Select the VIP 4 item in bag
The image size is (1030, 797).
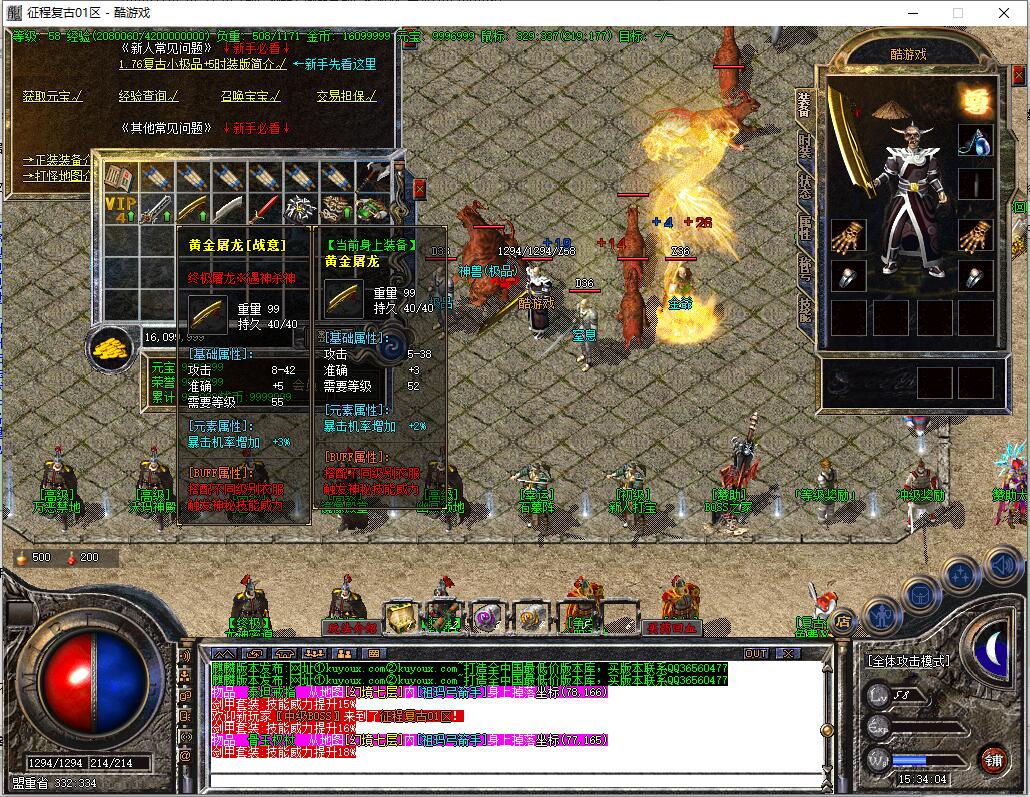pyautogui.click(x=121, y=209)
